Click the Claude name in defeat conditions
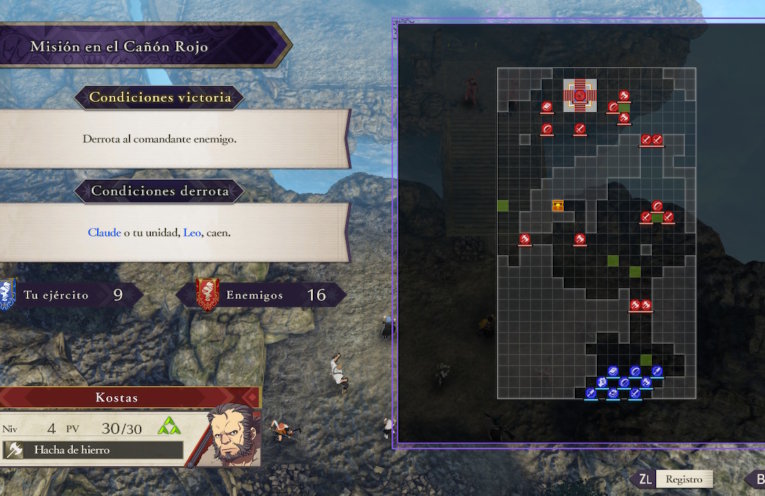The width and height of the screenshot is (765, 496). pyautogui.click(x=103, y=232)
